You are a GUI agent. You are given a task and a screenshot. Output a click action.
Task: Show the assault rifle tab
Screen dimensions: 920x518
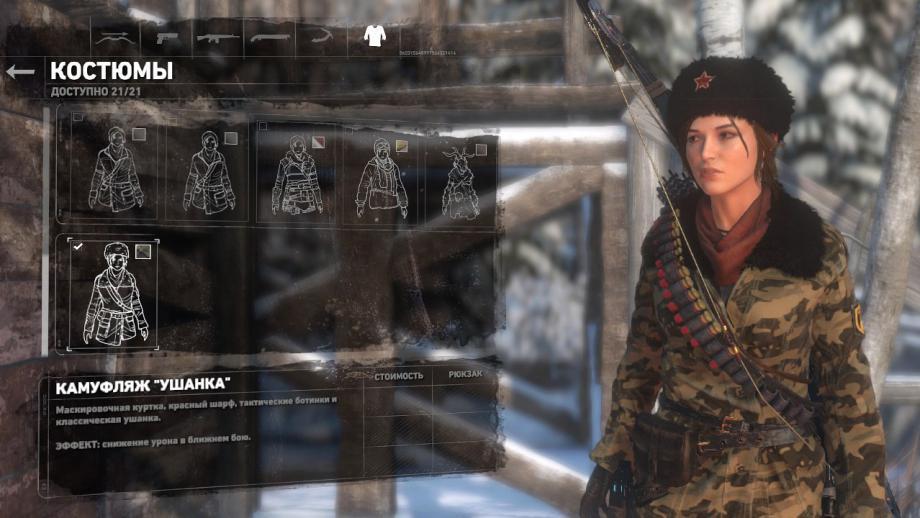tap(218, 38)
